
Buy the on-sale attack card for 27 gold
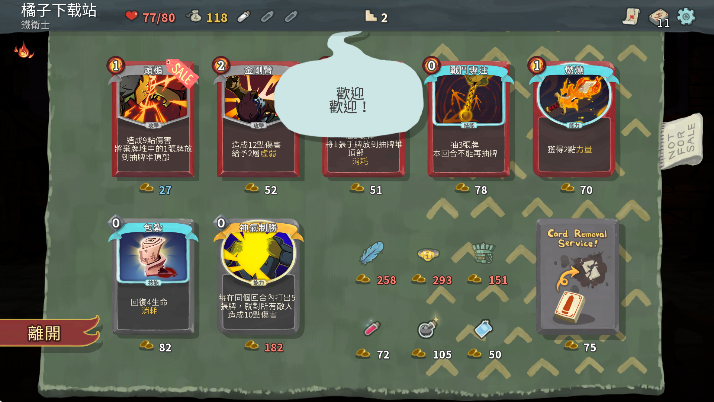(x=153, y=120)
